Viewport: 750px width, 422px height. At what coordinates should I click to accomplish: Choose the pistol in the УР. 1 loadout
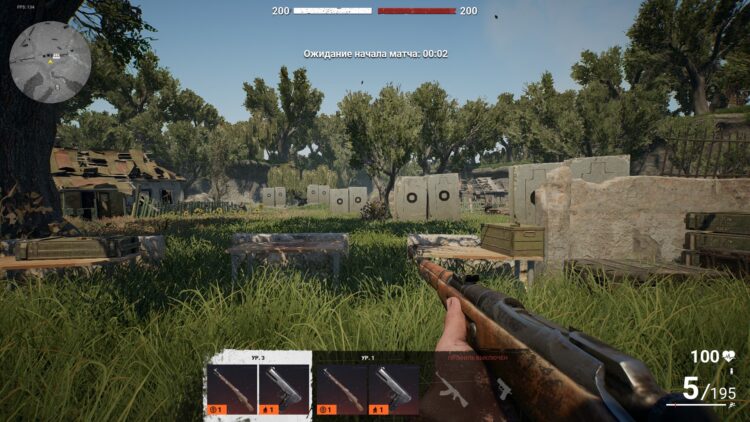click(x=394, y=388)
